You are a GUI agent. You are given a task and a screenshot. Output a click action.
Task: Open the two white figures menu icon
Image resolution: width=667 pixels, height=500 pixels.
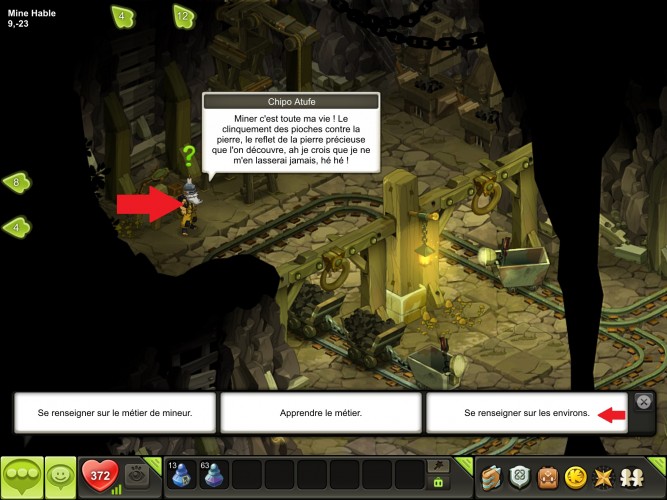coord(632,476)
